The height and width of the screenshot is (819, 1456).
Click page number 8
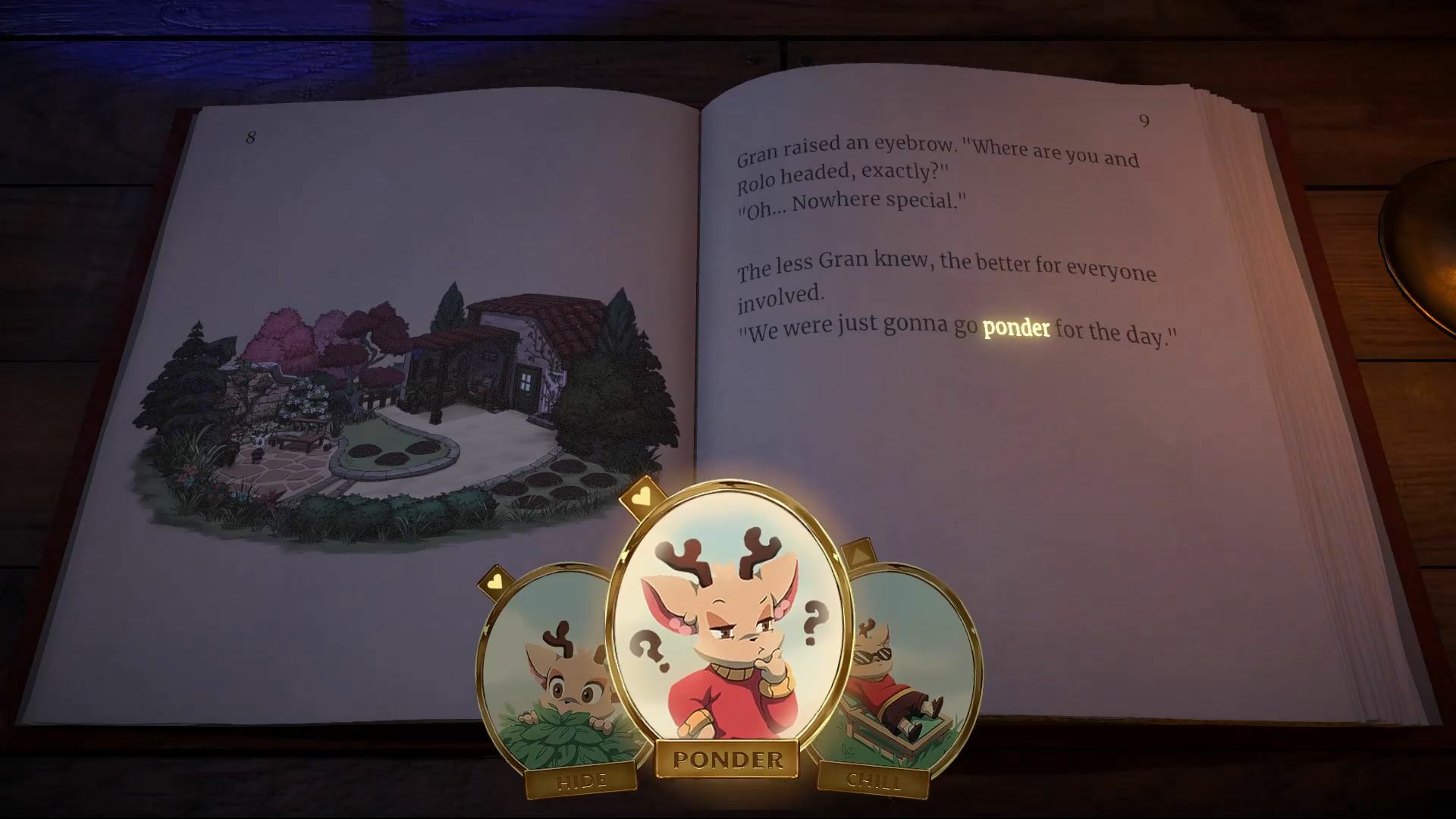pos(250,138)
